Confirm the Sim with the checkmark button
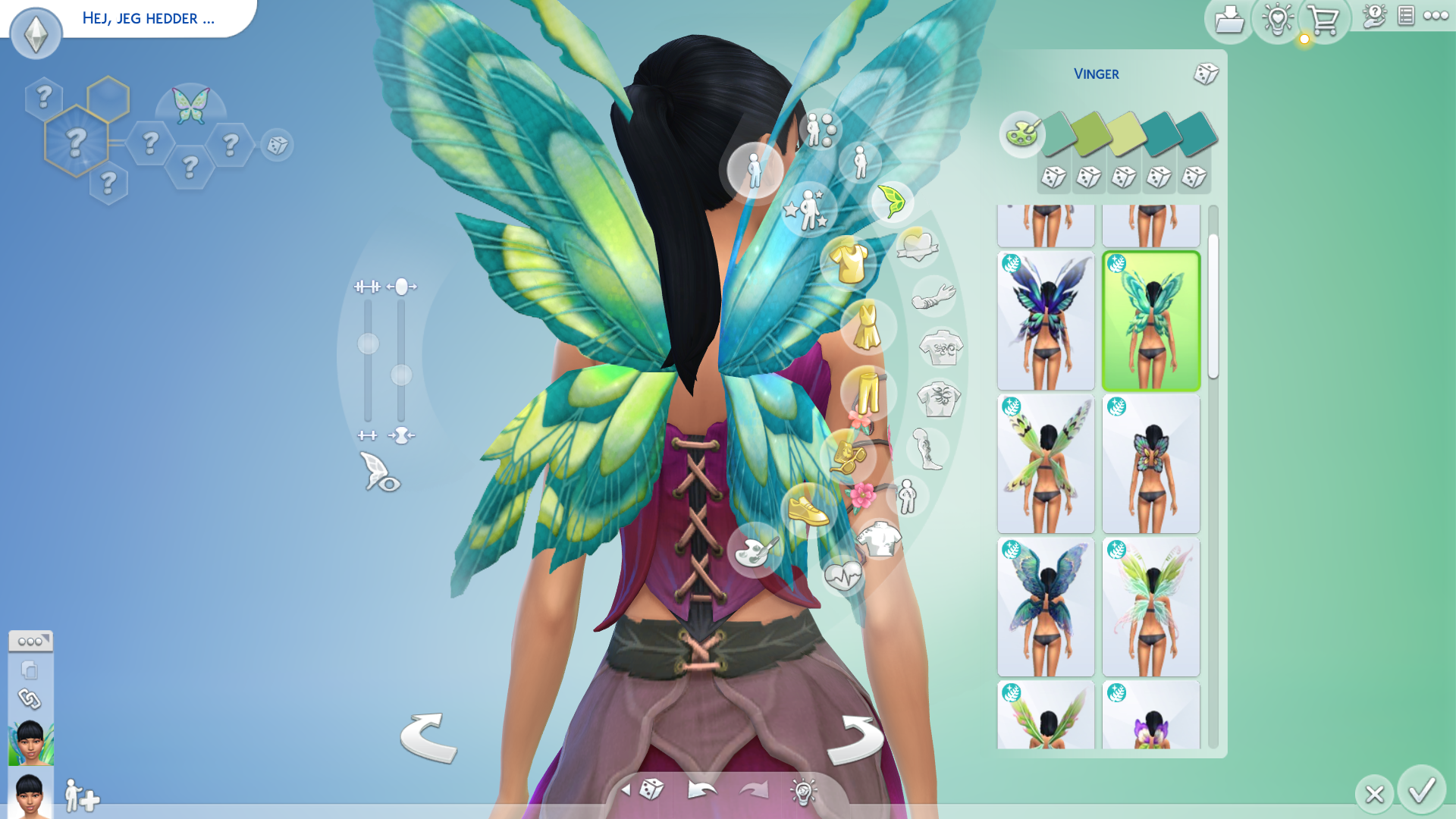 pyautogui.click(x=1421, y=790)
